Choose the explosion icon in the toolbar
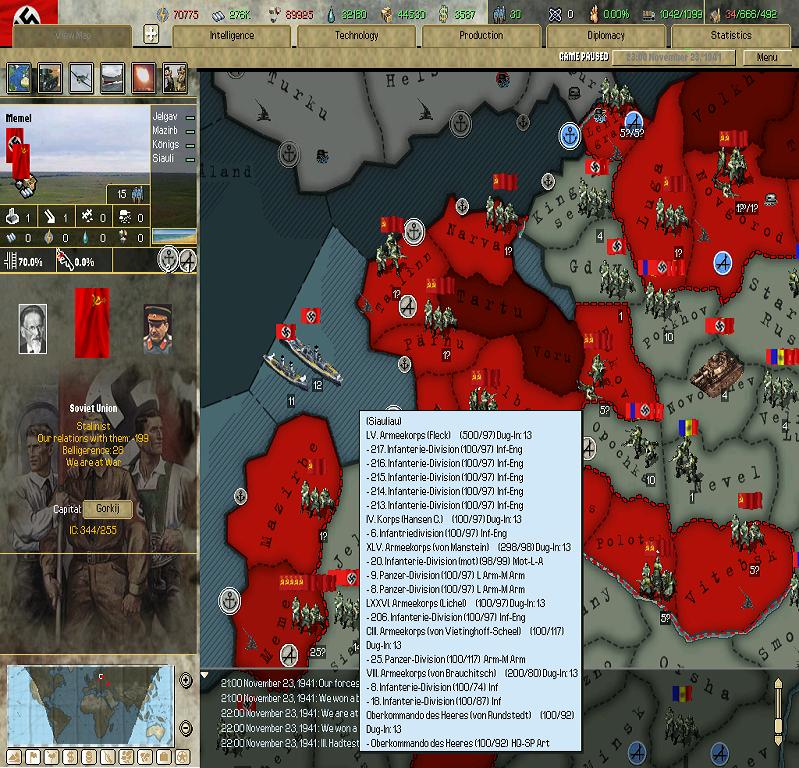The image size is (799, 768). tap(143, 77)
